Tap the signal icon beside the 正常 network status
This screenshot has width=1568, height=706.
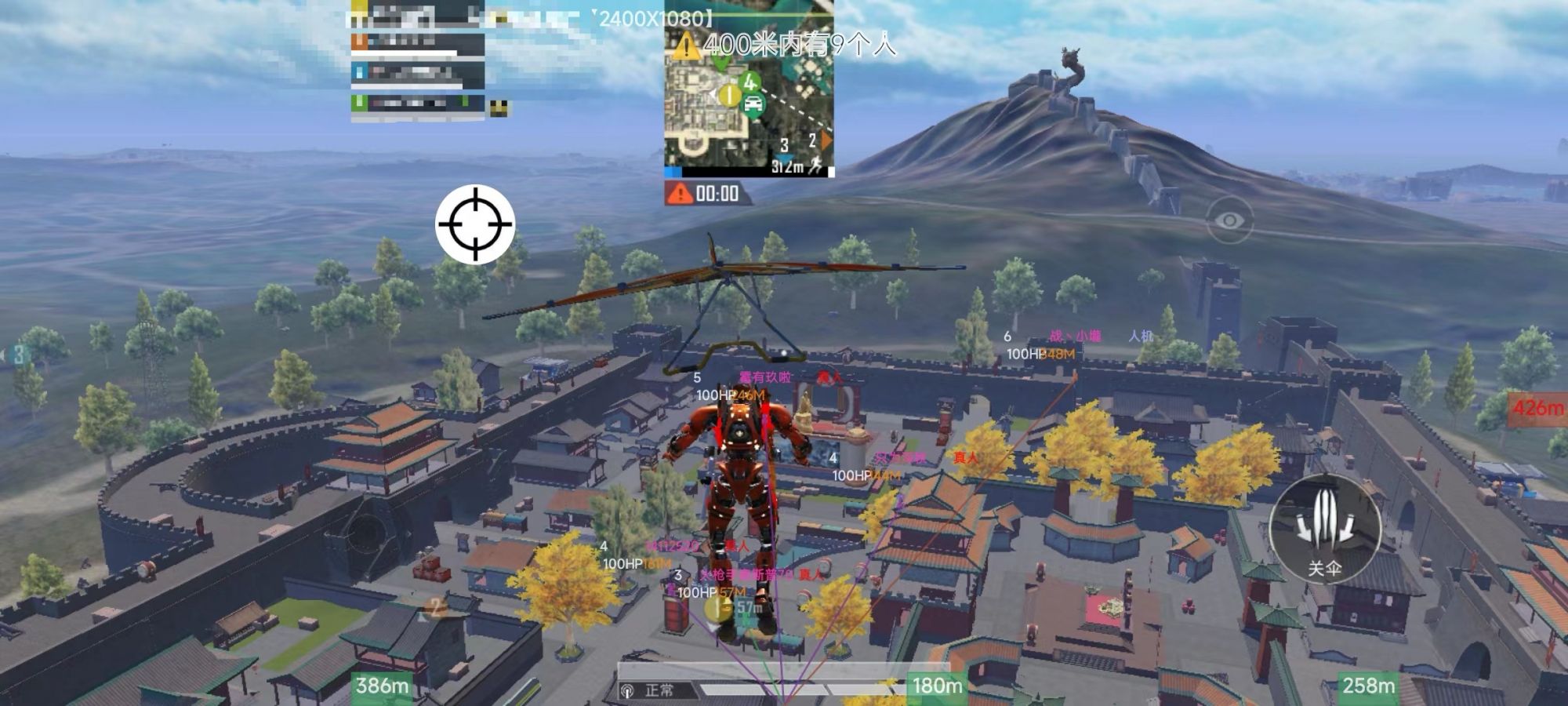627,689
